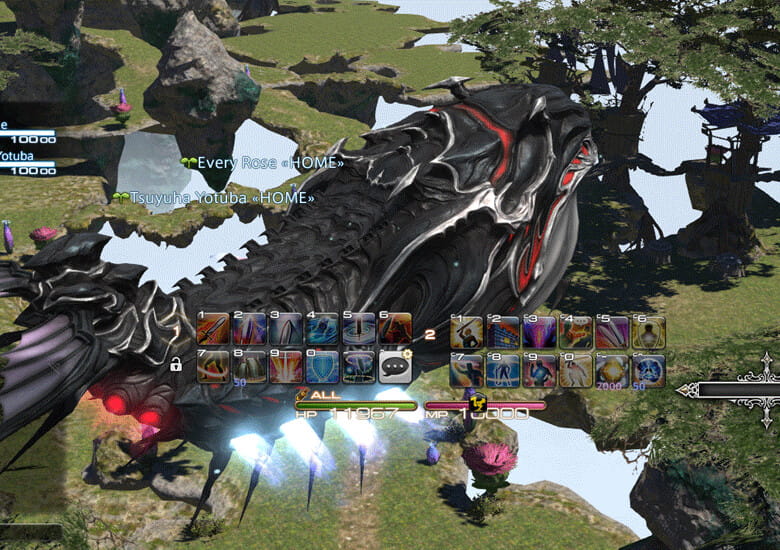Use the blue brick wall ability
The width and height of the screenshot is (780, 550).
coord(503,333)
